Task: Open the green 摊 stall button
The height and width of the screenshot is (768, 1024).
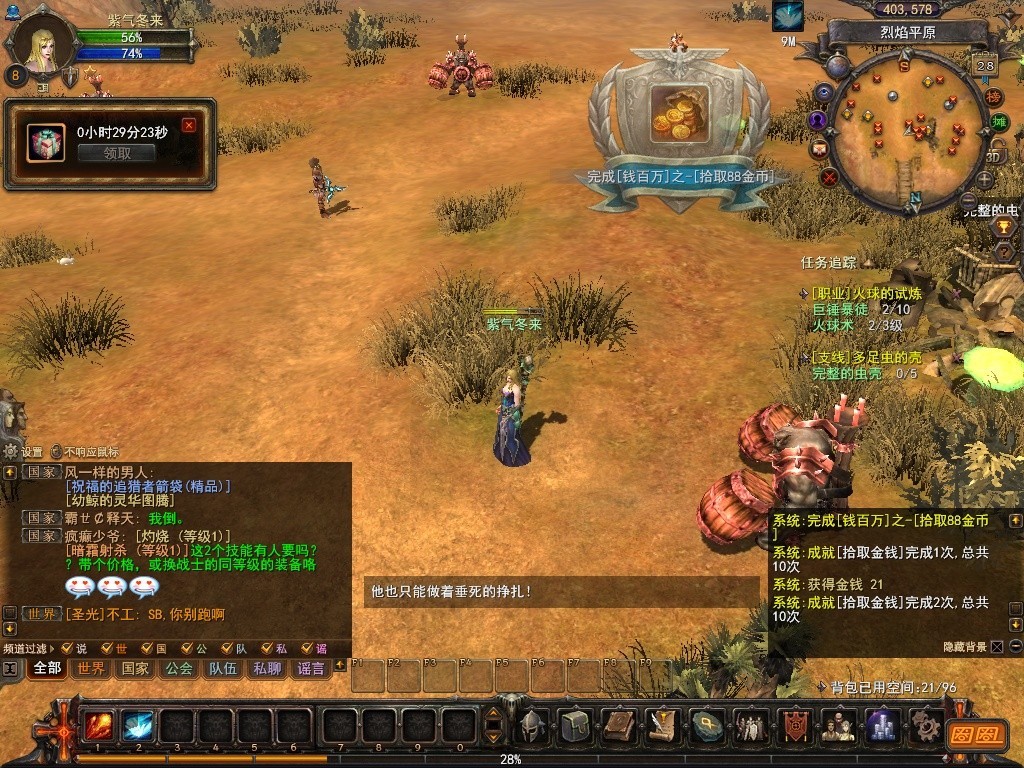Action: point(998,122)
